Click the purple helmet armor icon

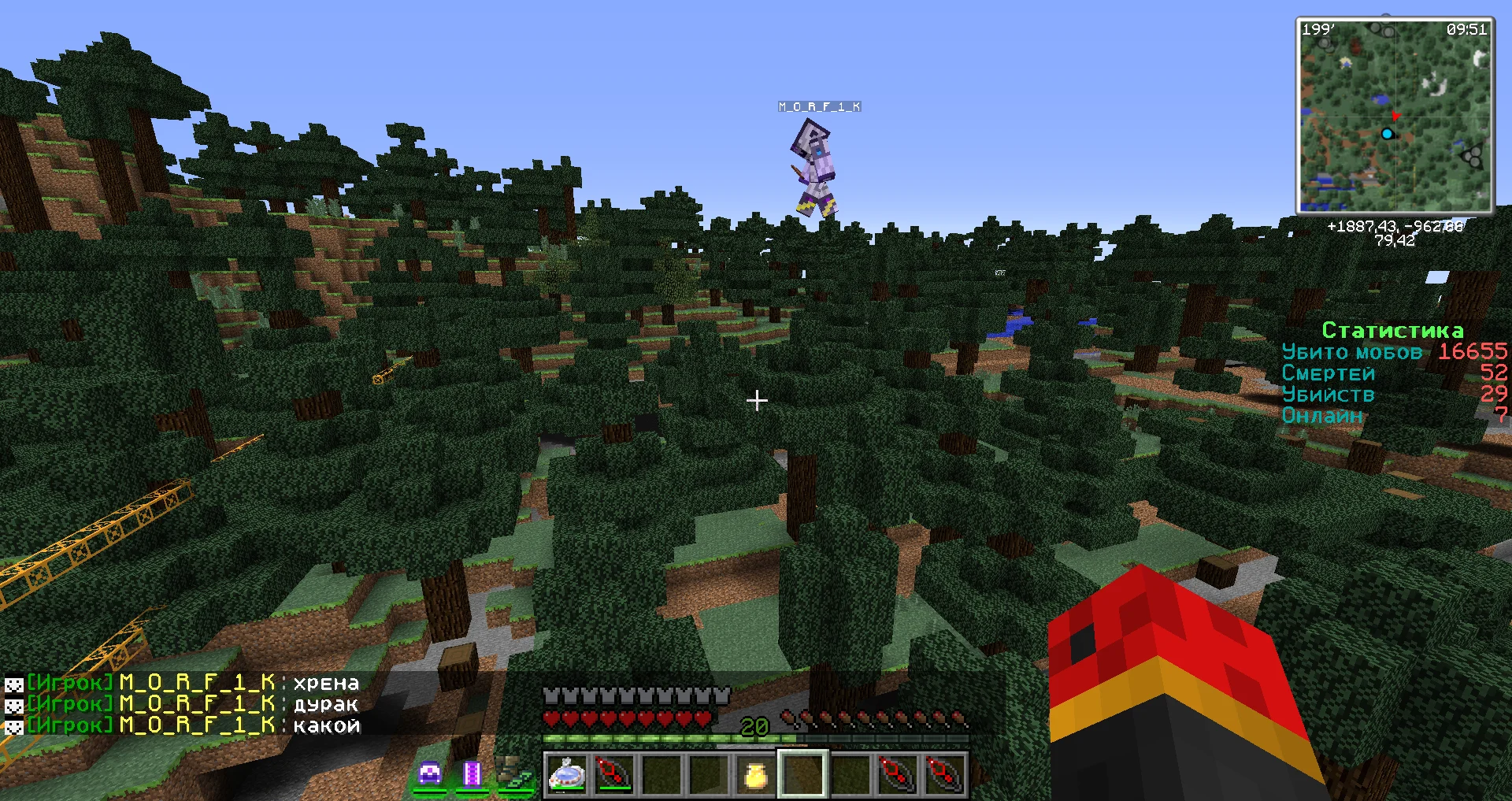(430, 773)
